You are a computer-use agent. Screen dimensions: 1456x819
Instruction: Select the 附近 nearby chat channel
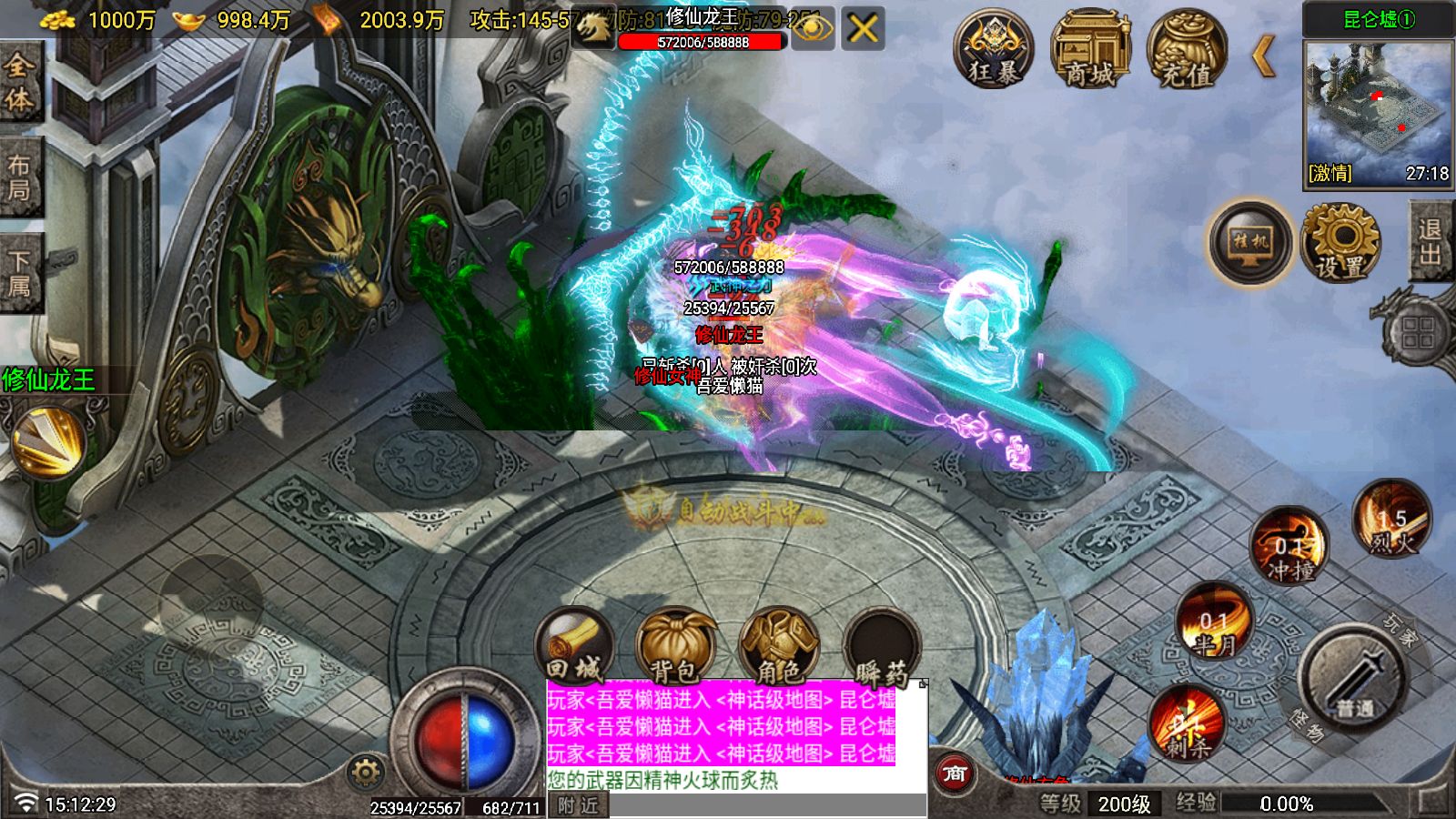pos(579,806)
